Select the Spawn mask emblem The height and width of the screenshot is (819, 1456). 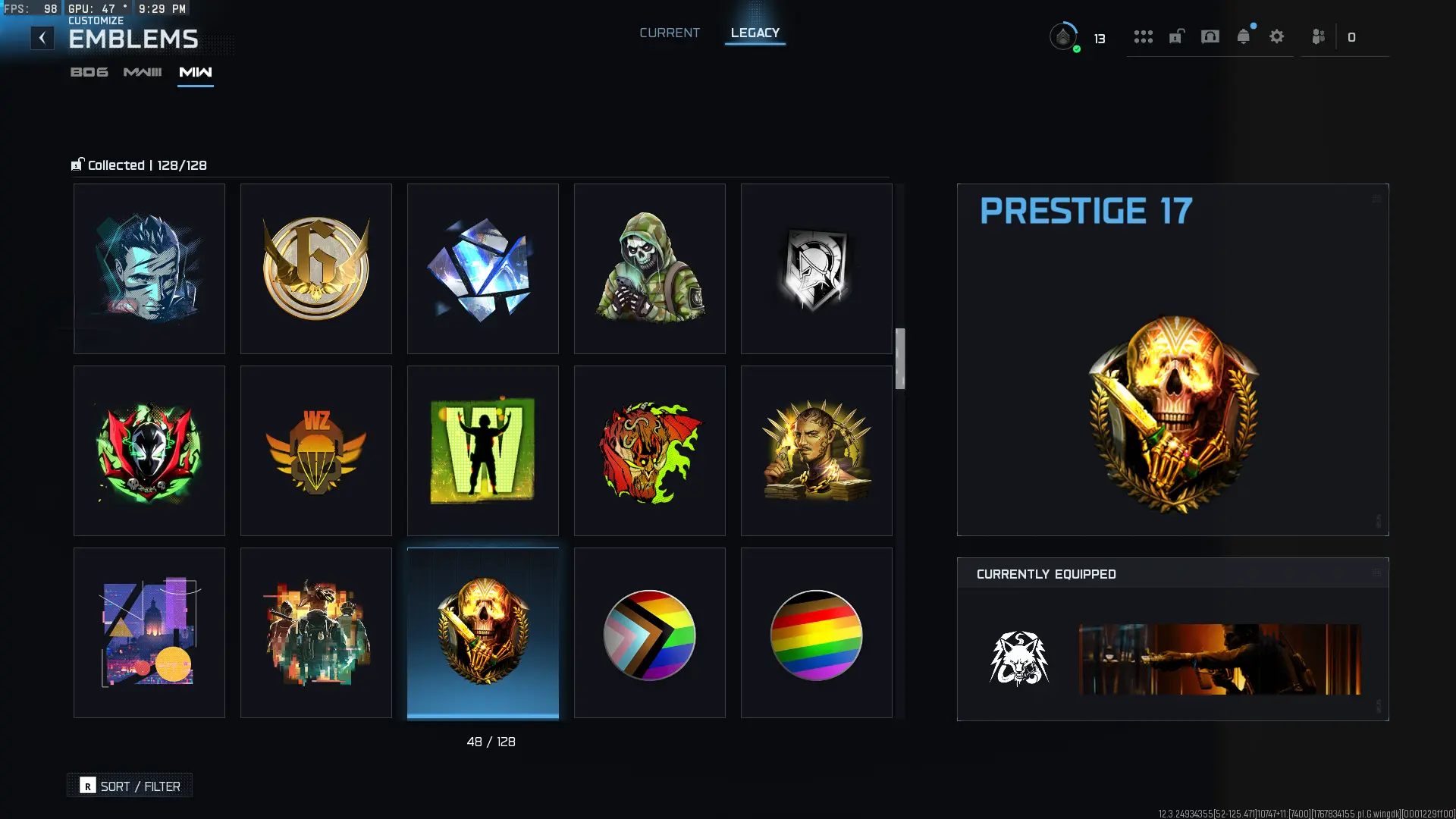(x=149, y=450)
